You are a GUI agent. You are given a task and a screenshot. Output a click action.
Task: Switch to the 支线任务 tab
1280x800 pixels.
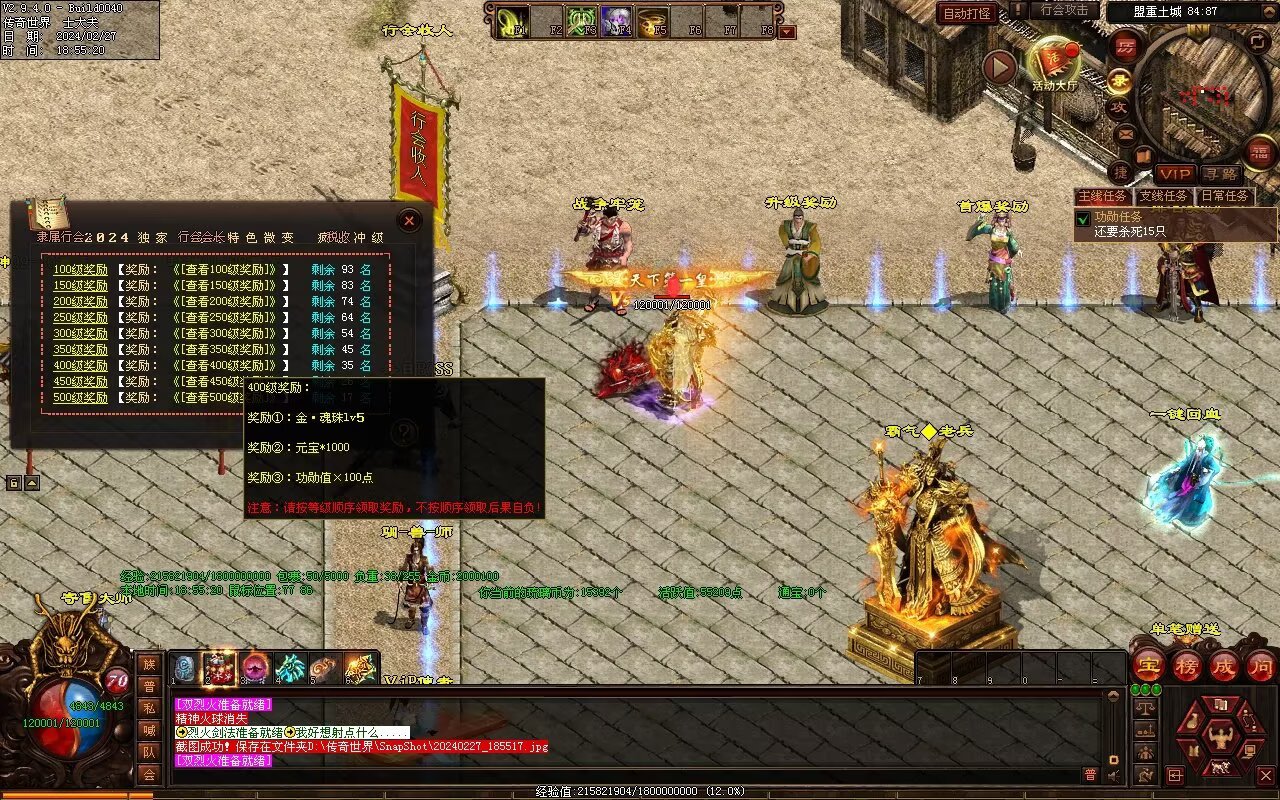coord(1164,197)
